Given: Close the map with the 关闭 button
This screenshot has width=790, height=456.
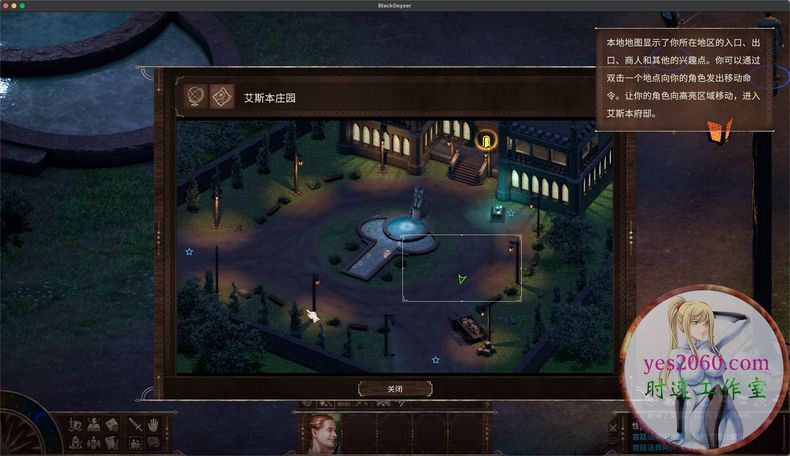Looking at the screenshot, I should coord(395,389).
